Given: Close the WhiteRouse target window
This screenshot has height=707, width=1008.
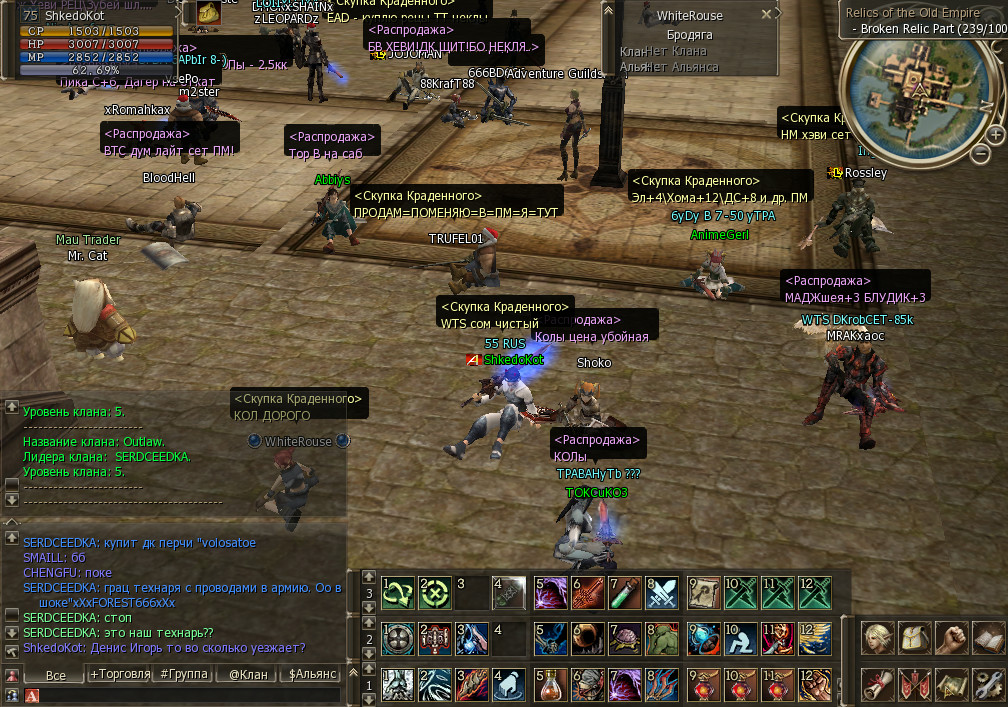Looking at the screenshot, I should (x=766, y=15).
